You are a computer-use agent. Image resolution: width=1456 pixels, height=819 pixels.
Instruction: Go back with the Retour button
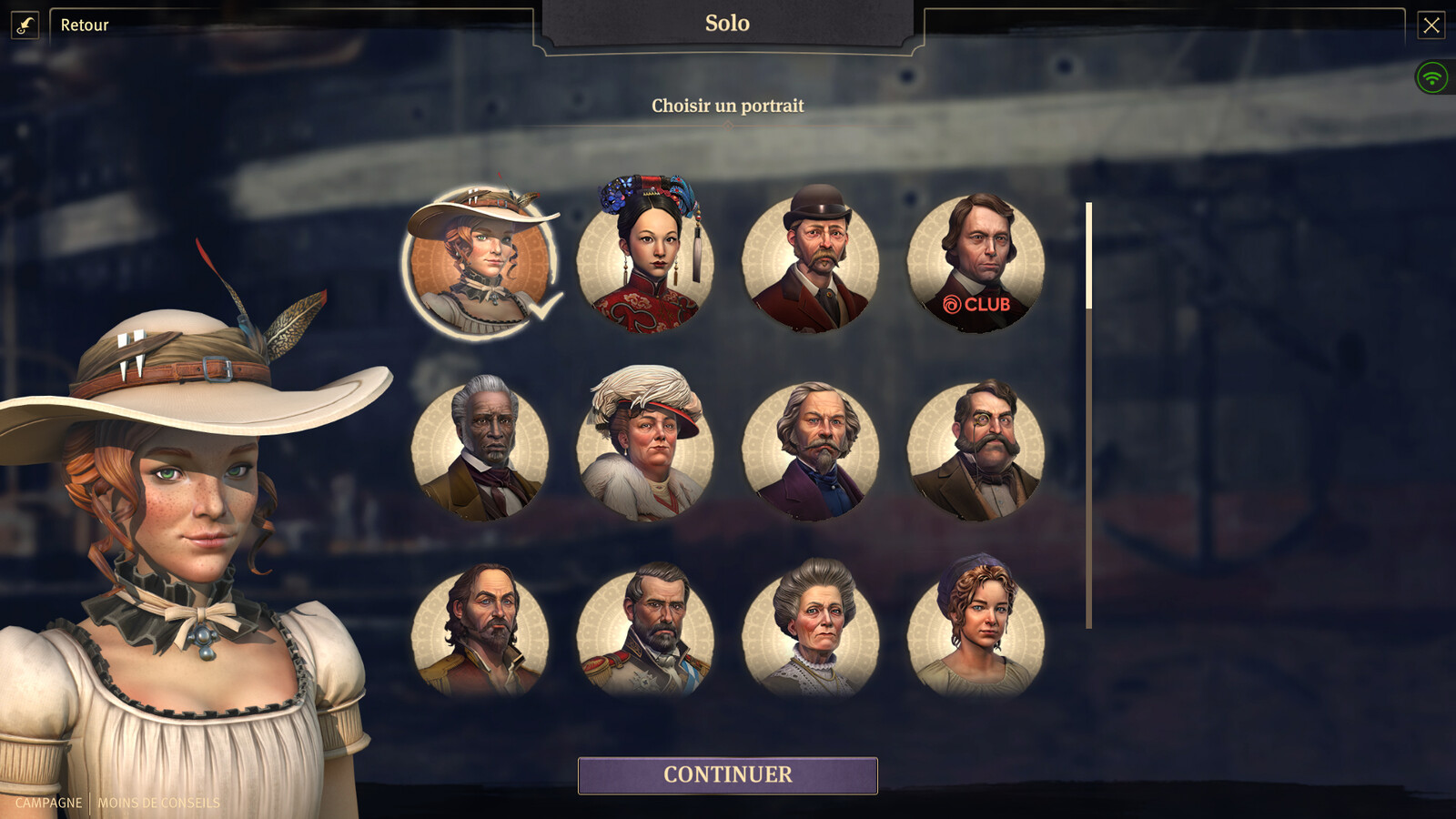point(84,25)
